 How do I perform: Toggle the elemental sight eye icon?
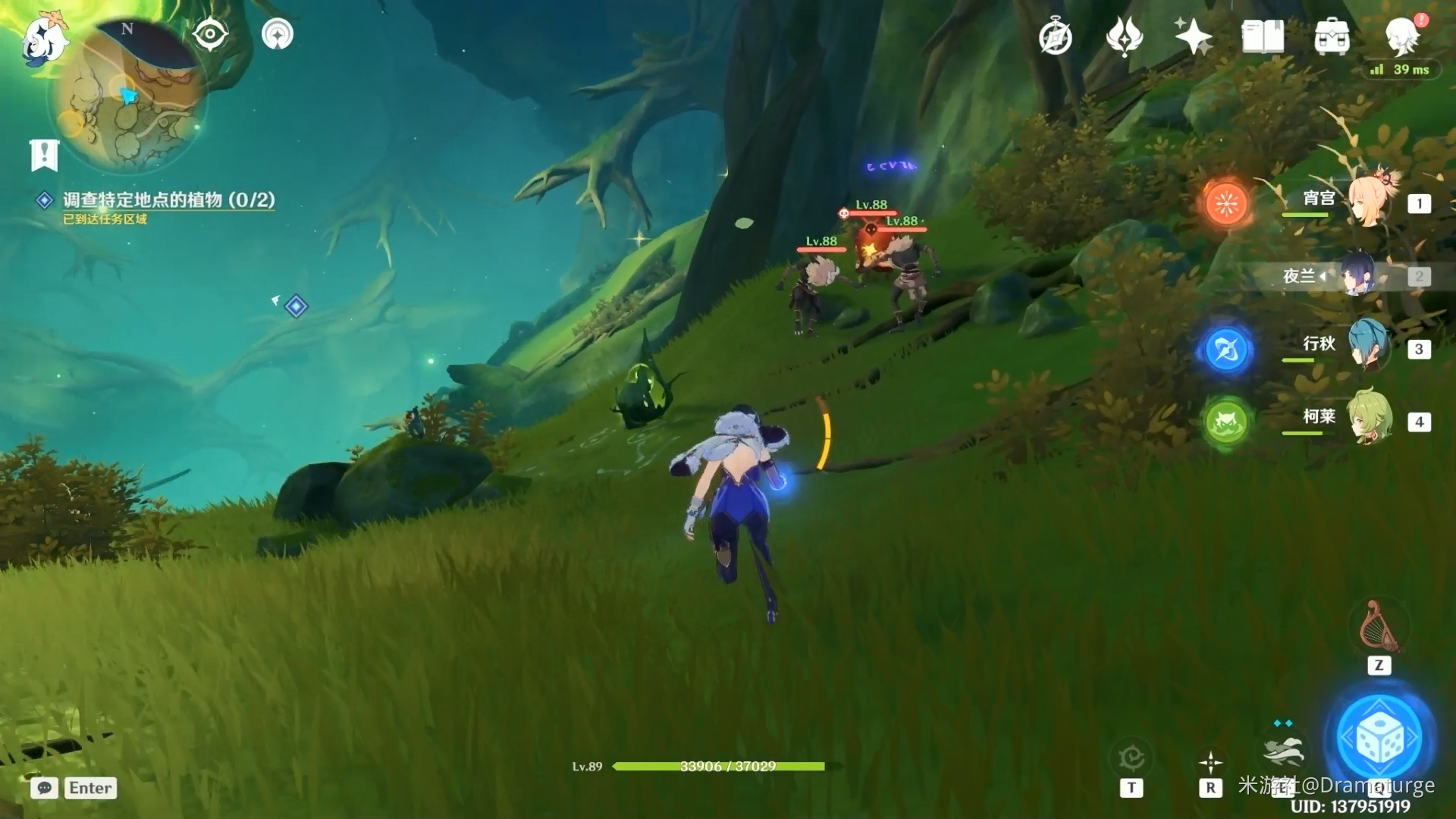pos(210,34)
